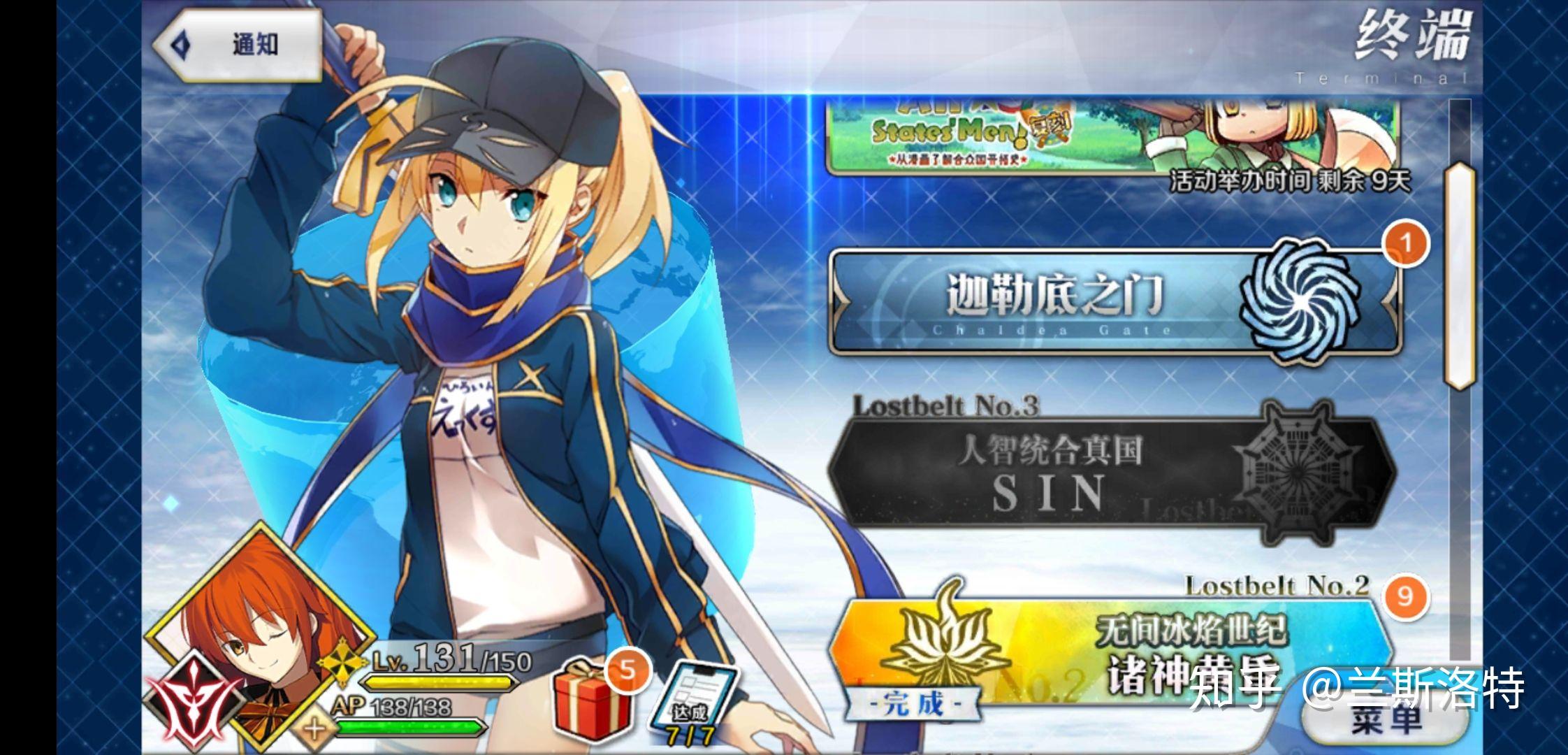Click the AP recovery plus icon

pos(314,727)
